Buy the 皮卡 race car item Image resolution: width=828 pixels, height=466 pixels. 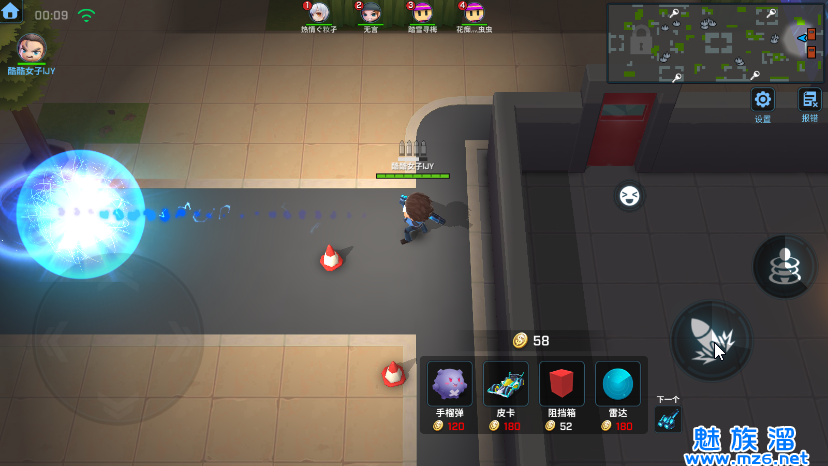[506, 385]
